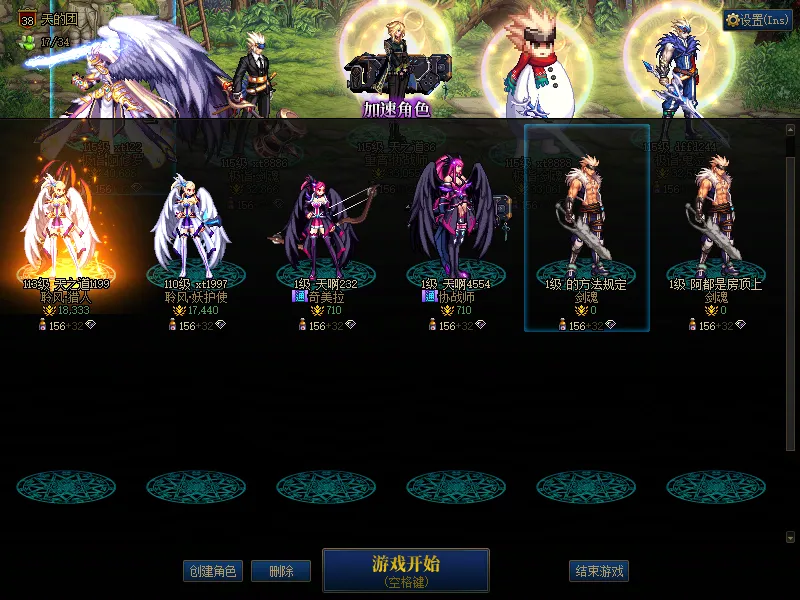Choose 创建角色 to create a character

pos(212,571)
